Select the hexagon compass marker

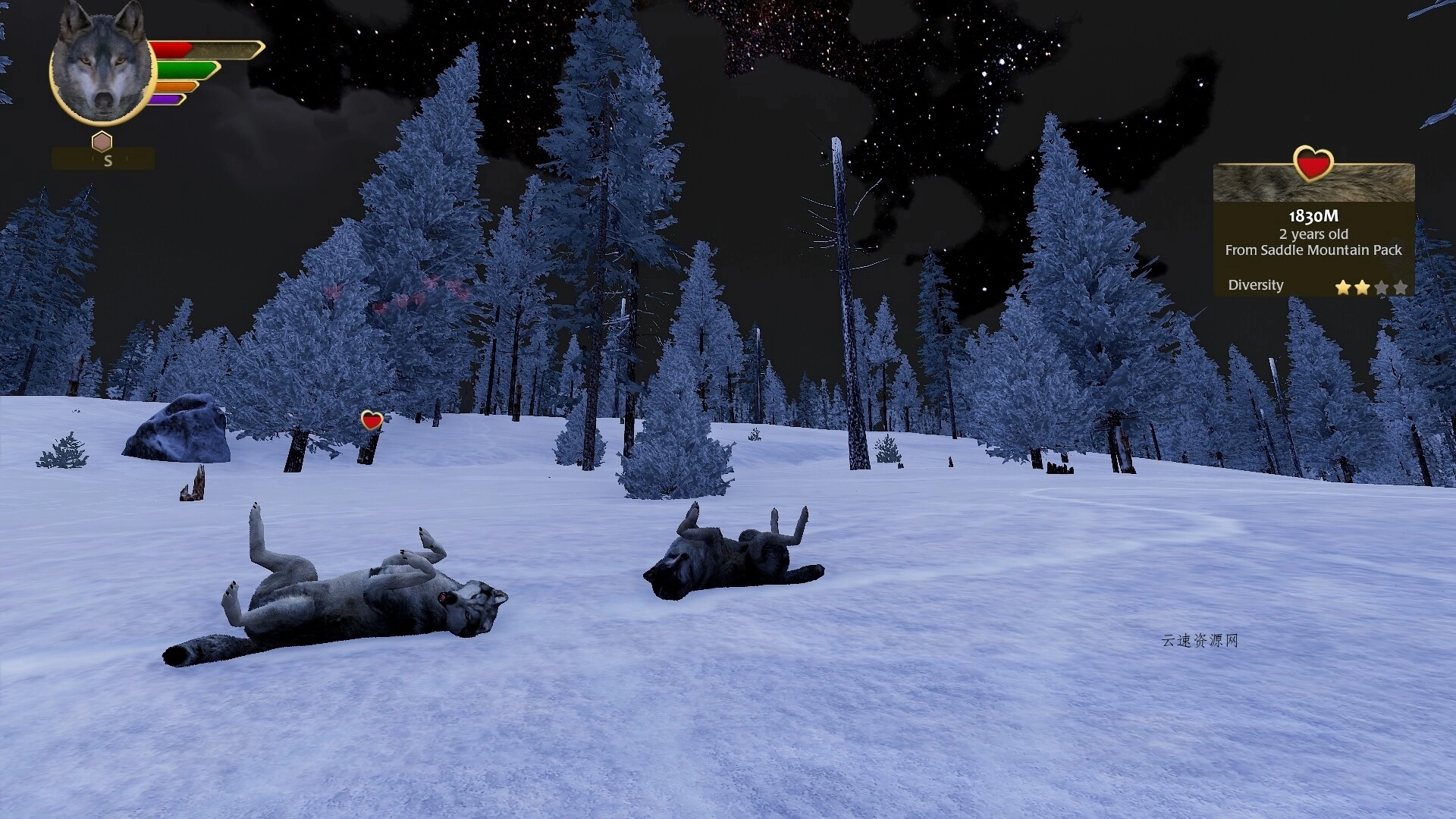point(102,142)
